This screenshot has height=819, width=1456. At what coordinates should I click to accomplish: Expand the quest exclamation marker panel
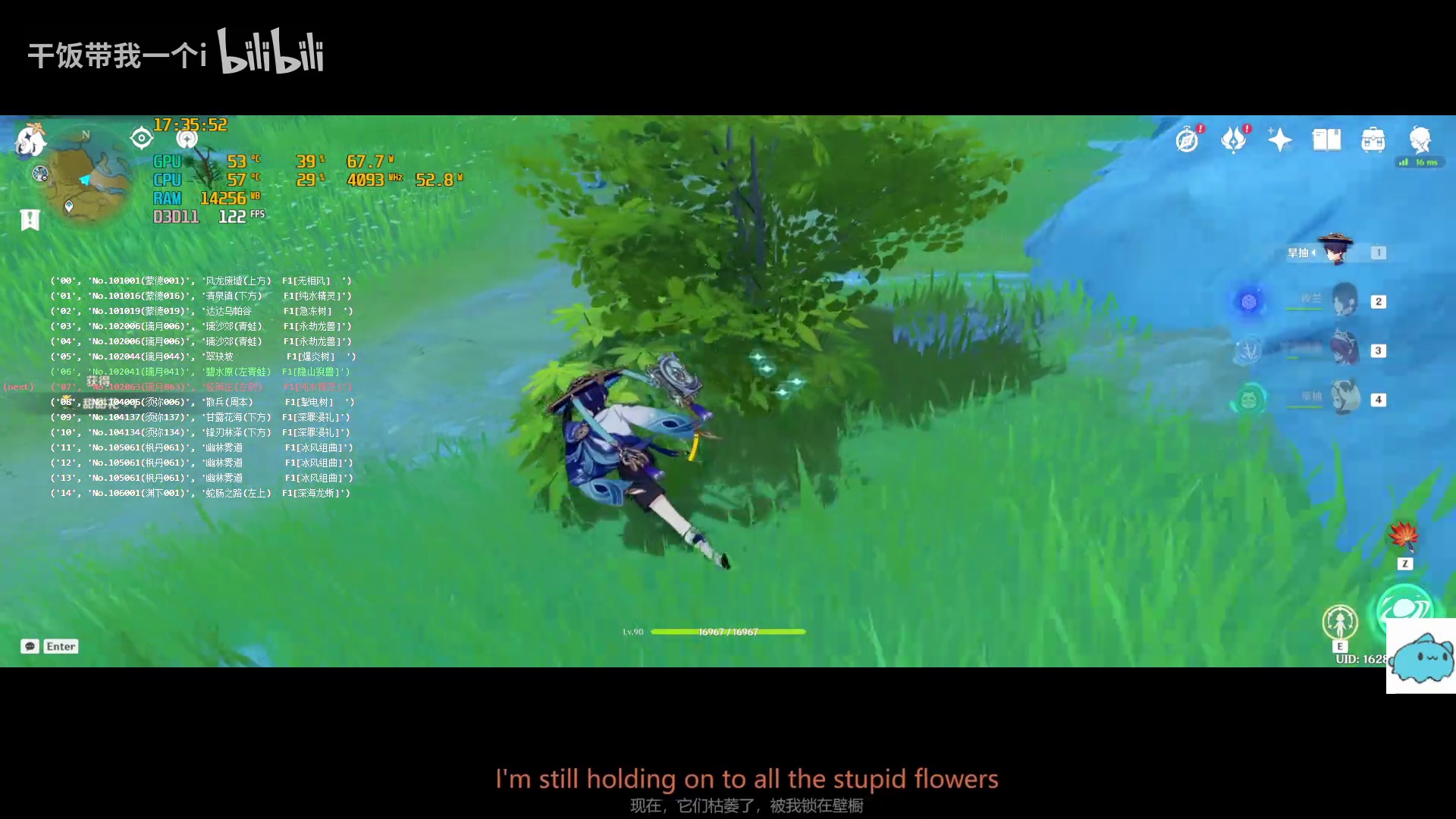[x=29, y=220]
